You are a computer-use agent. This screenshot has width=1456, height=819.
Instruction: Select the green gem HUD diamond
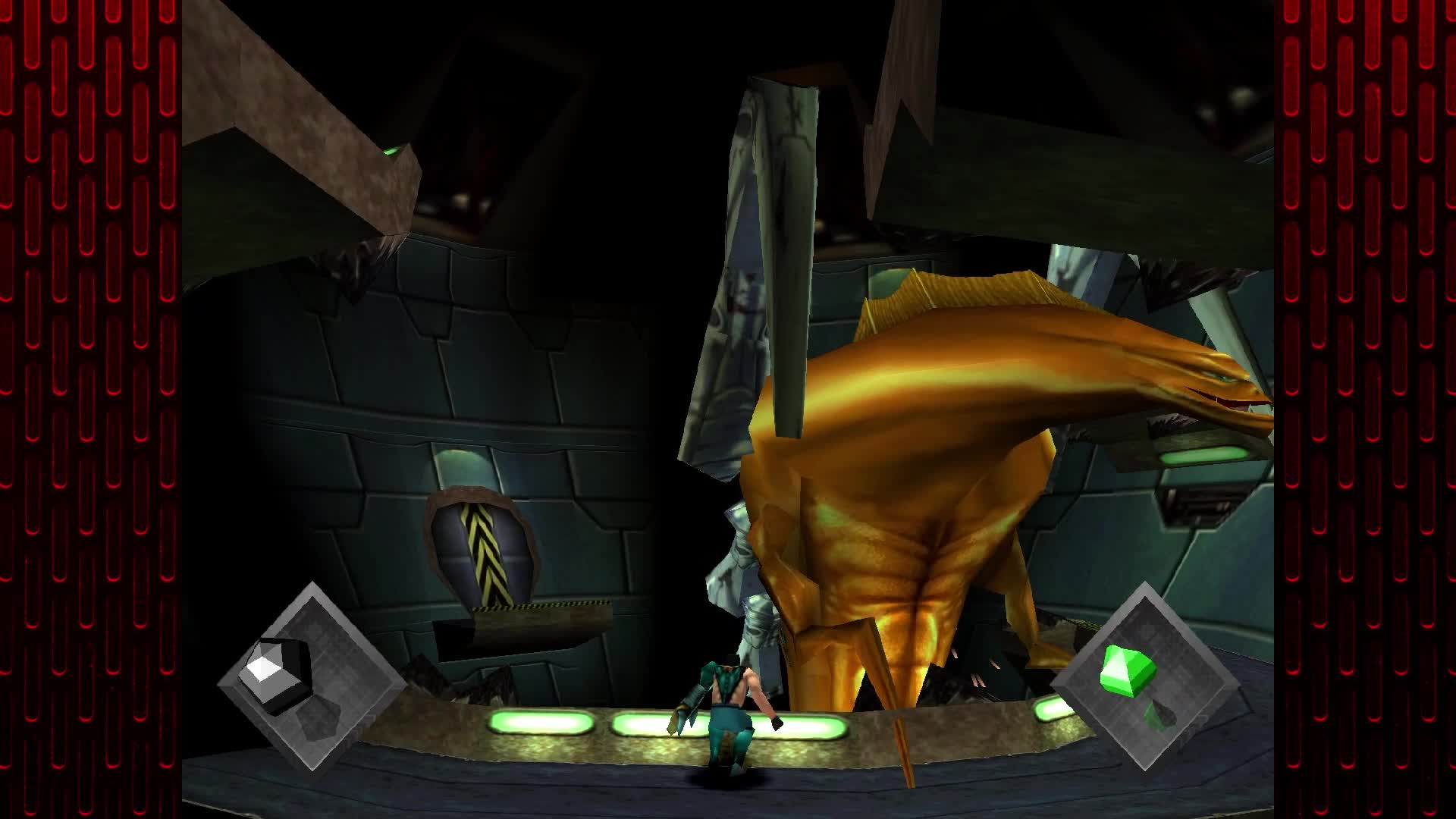pyautogui.click(x=1144, y=677)
